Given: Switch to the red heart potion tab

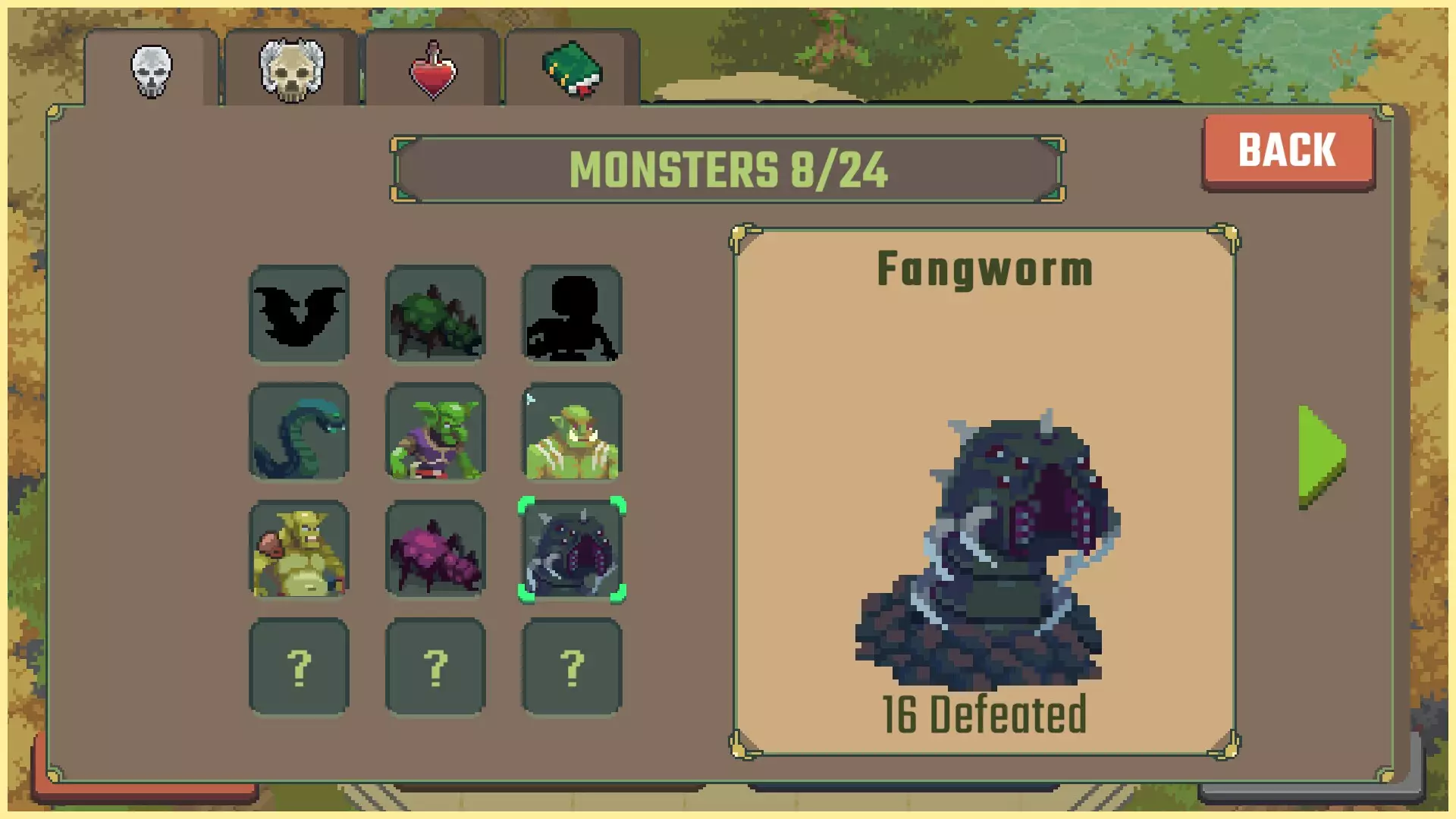Looking at the screenshot, I should (x=433, y=71).
